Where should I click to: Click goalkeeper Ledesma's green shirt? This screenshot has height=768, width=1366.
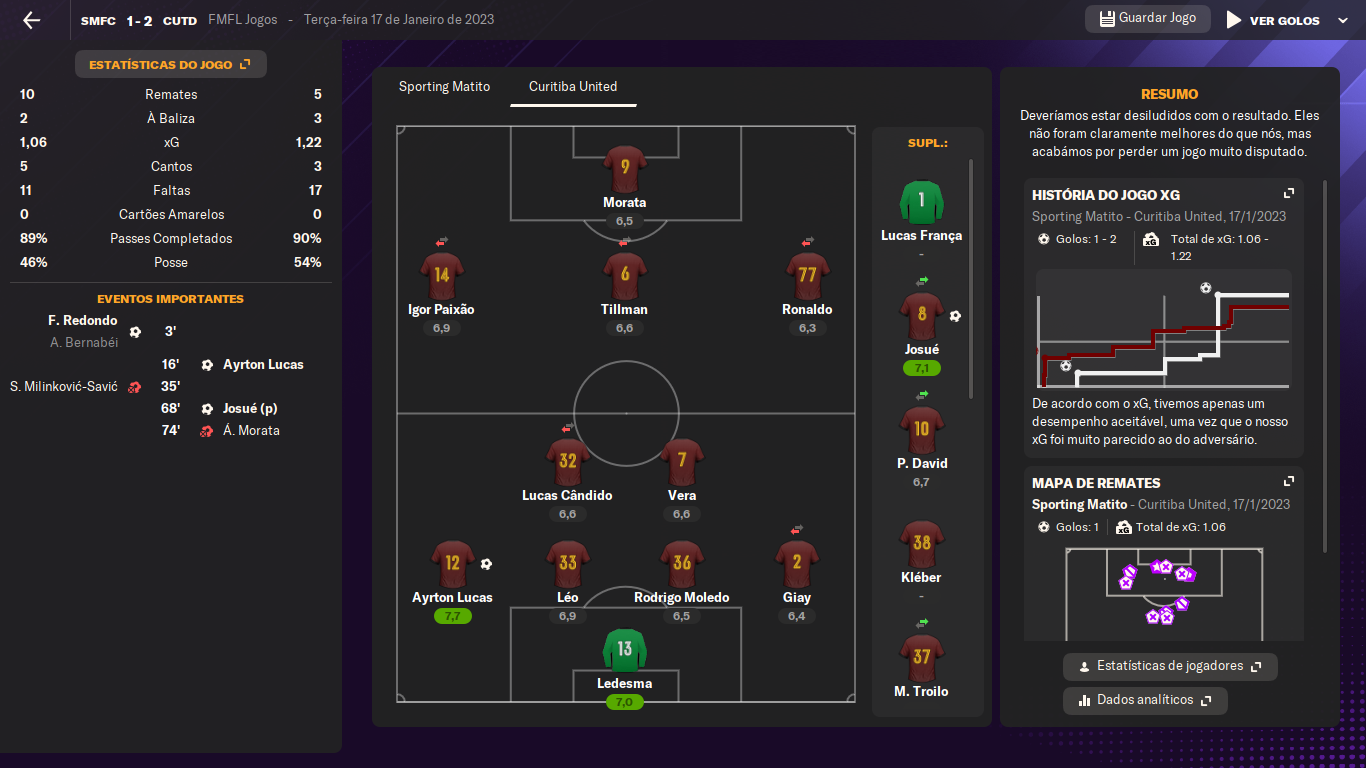pyautogui.click(x=624, y=651)
